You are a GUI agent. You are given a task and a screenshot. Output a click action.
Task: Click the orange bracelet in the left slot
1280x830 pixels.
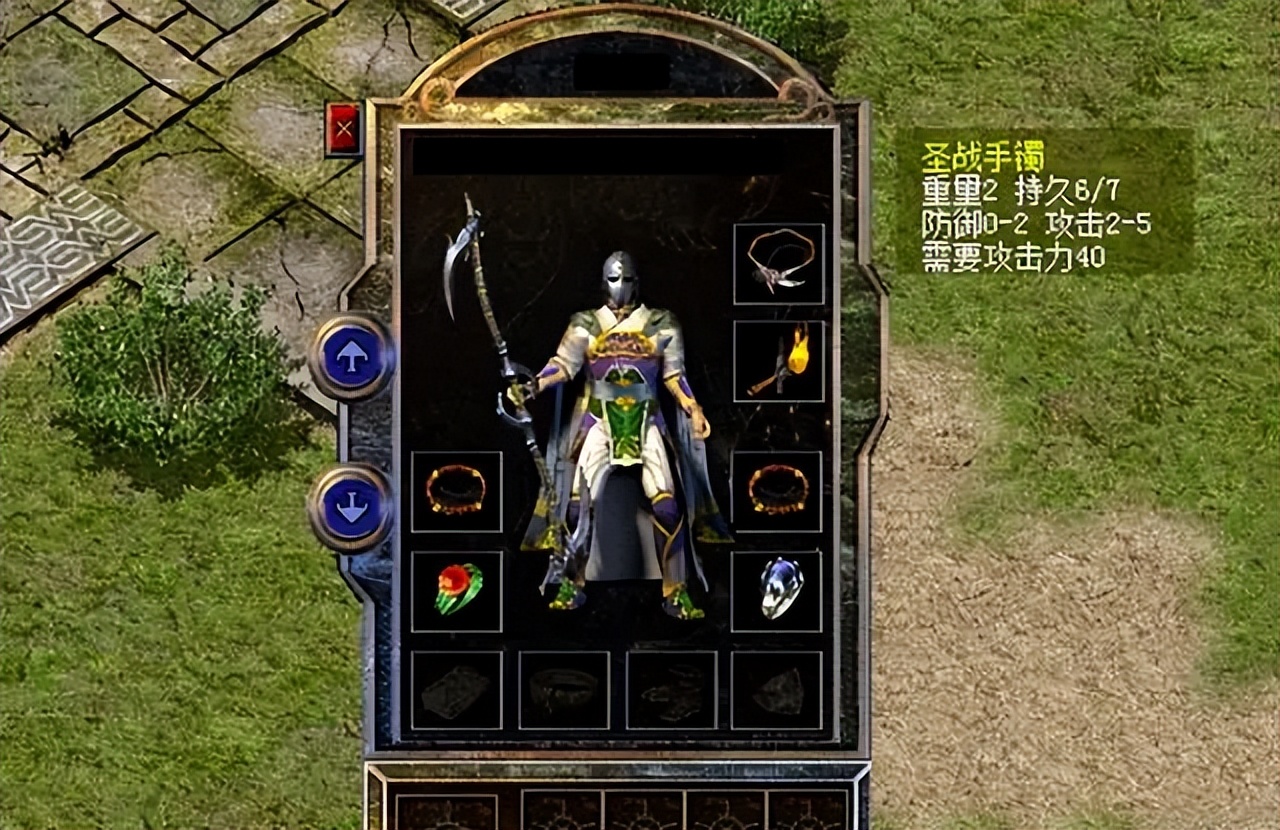(458, 490)
